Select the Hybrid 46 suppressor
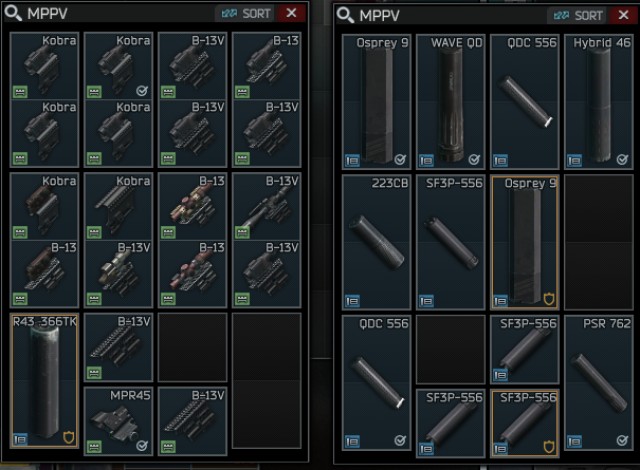 (599, 100)
